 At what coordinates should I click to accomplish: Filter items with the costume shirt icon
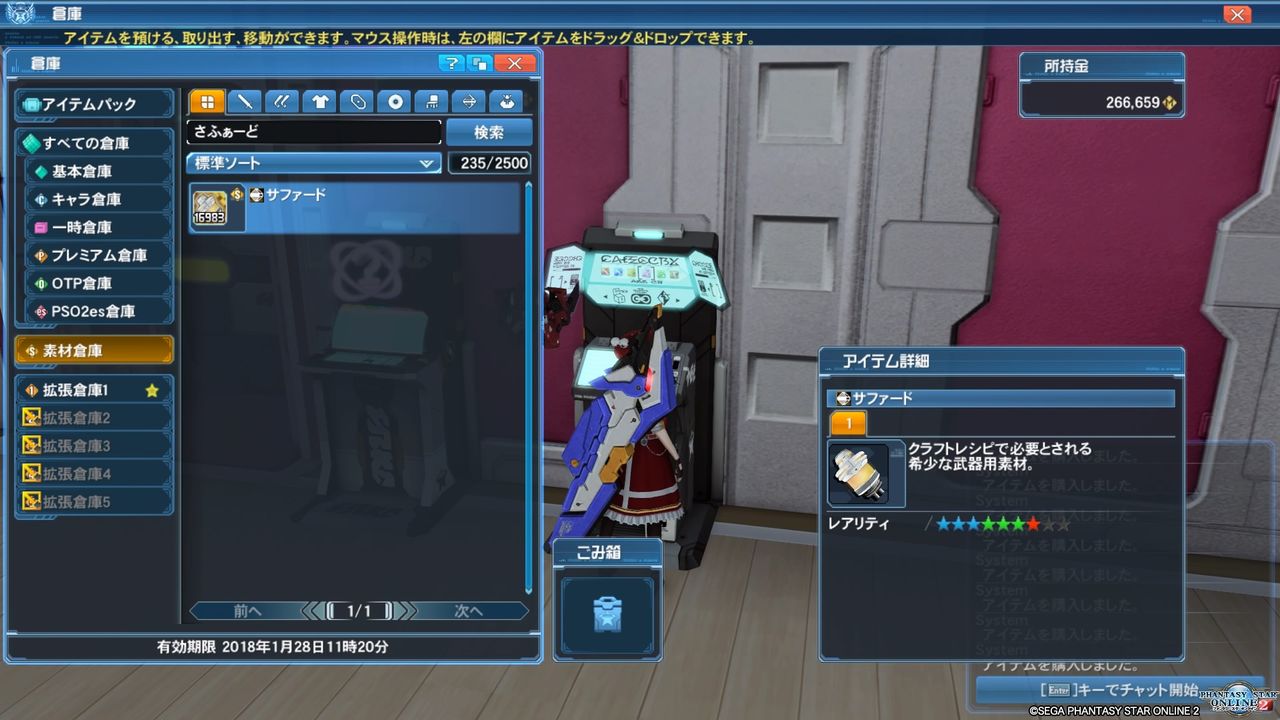(x=320, y=101)
